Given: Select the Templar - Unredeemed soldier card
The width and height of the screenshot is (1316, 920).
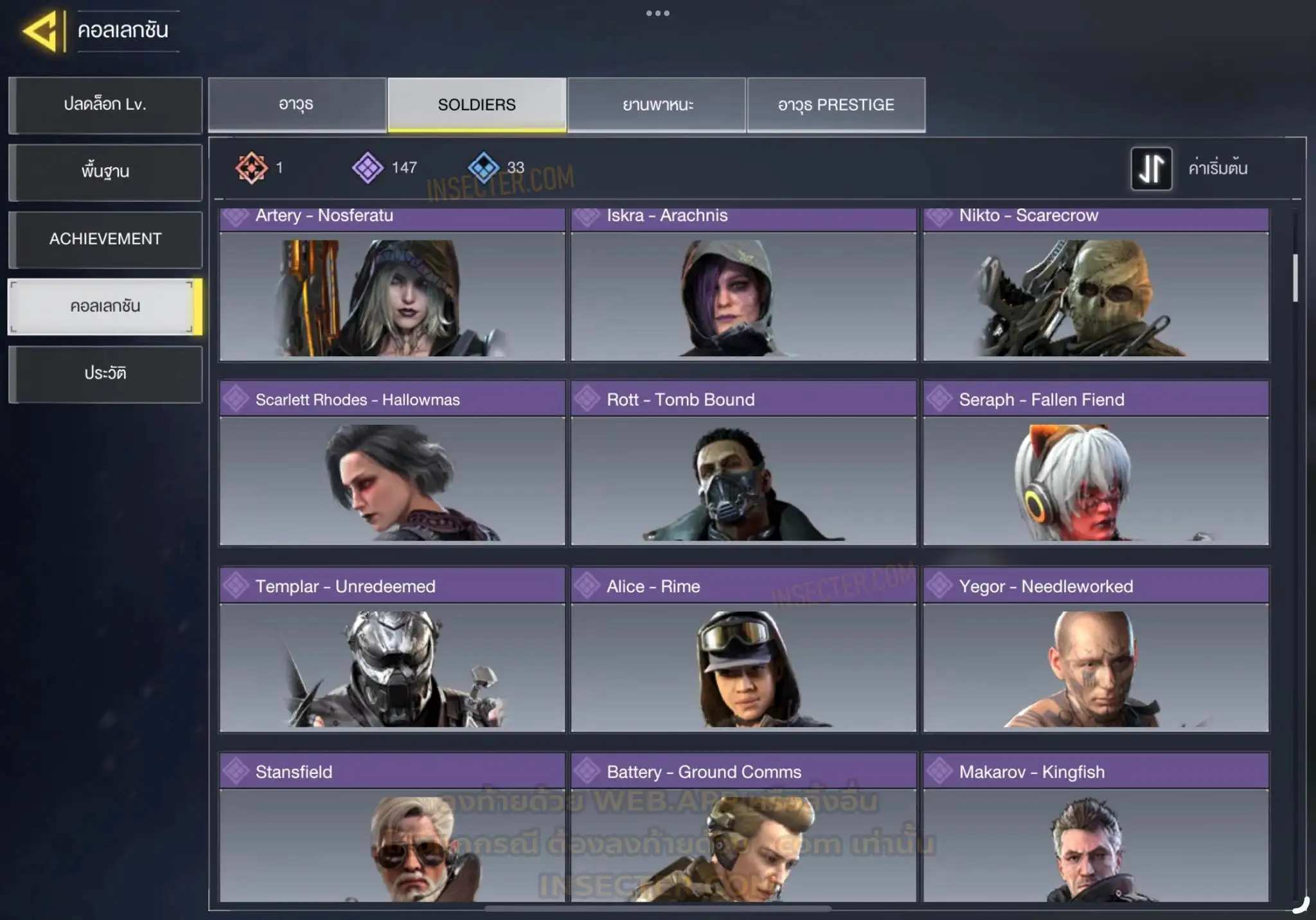Looking at the screenshot, I should (392, 649).
